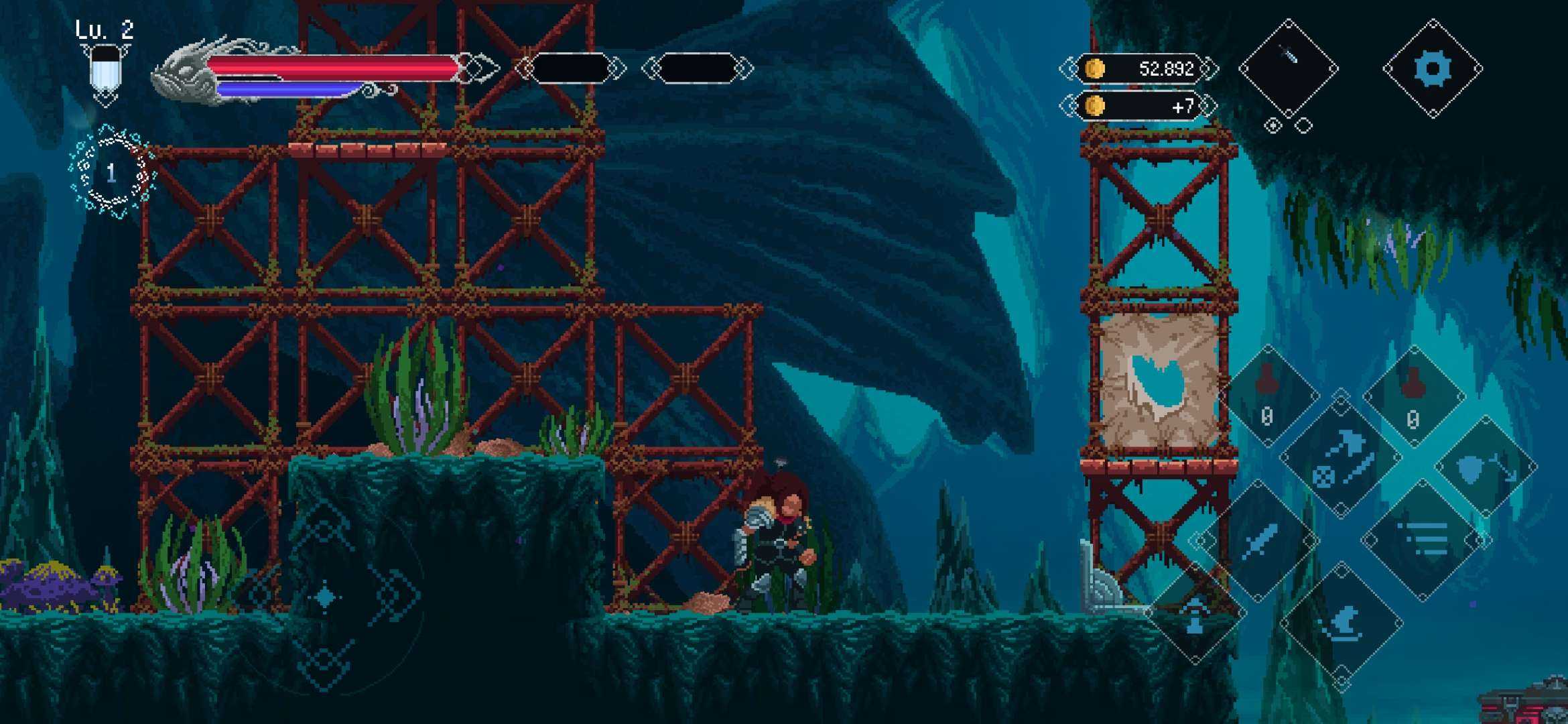Viewport: 1568px width, 724px height.
Task: Use the left red potion slot
Action: pos(1268,396)
